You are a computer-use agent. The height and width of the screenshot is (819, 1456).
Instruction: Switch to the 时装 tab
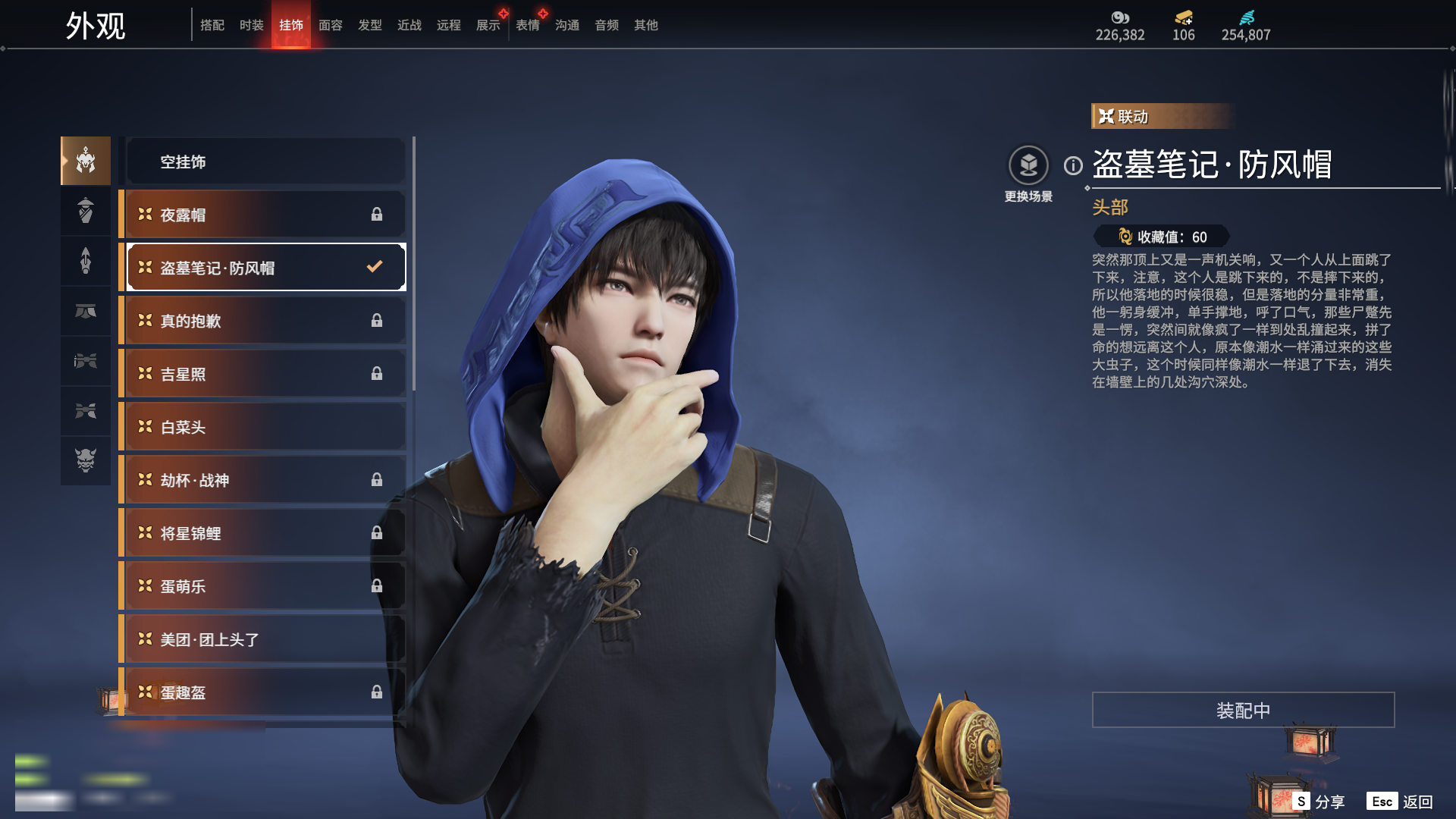point(251,25)
